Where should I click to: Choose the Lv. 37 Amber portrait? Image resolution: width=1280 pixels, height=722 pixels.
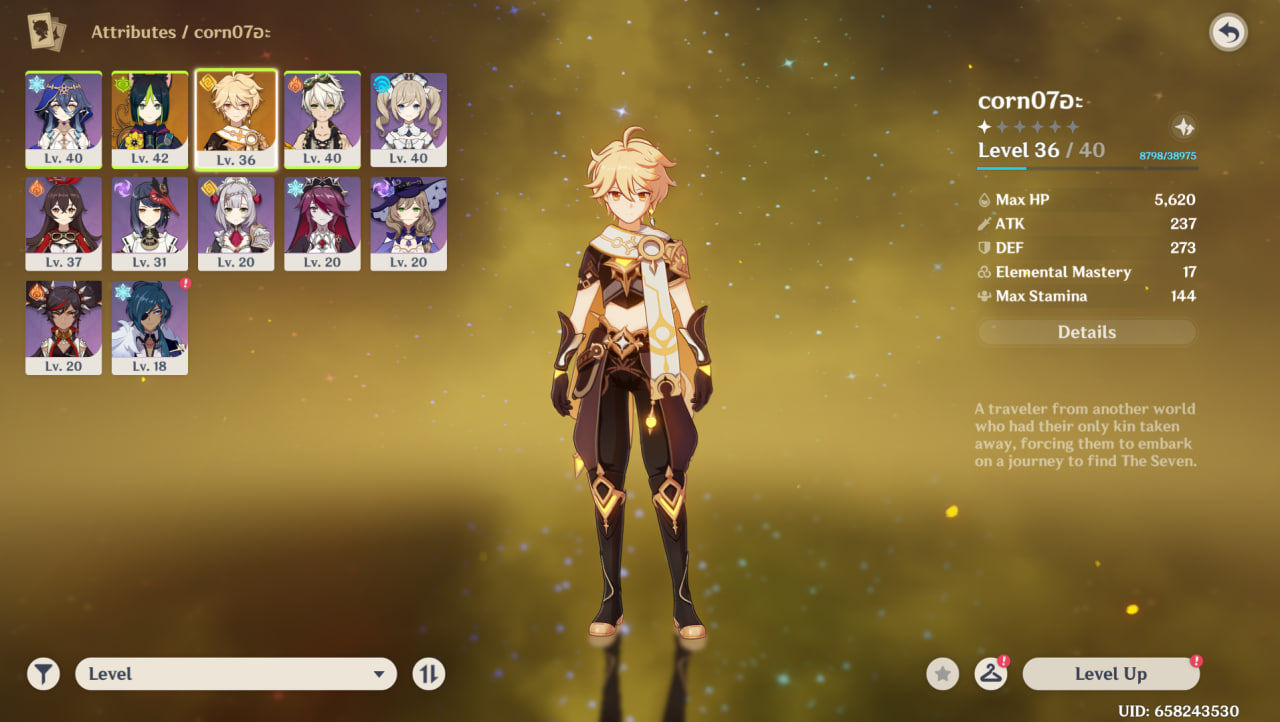click(63, 223)
